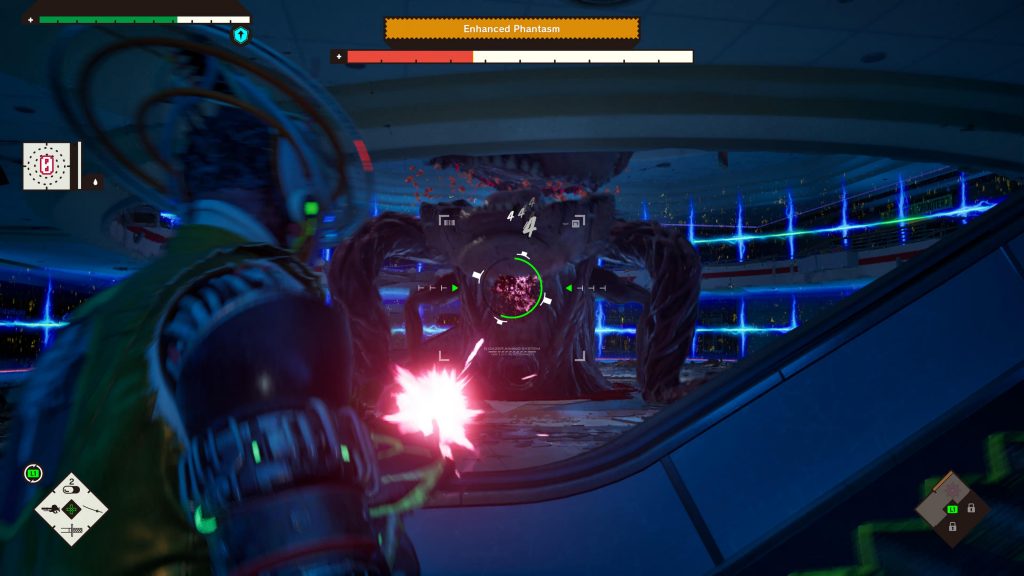Image resolution: width=1024 pixels, height=576 pixels.
Task: Select the red battery item slot
Action: click(x=47, y=165)
